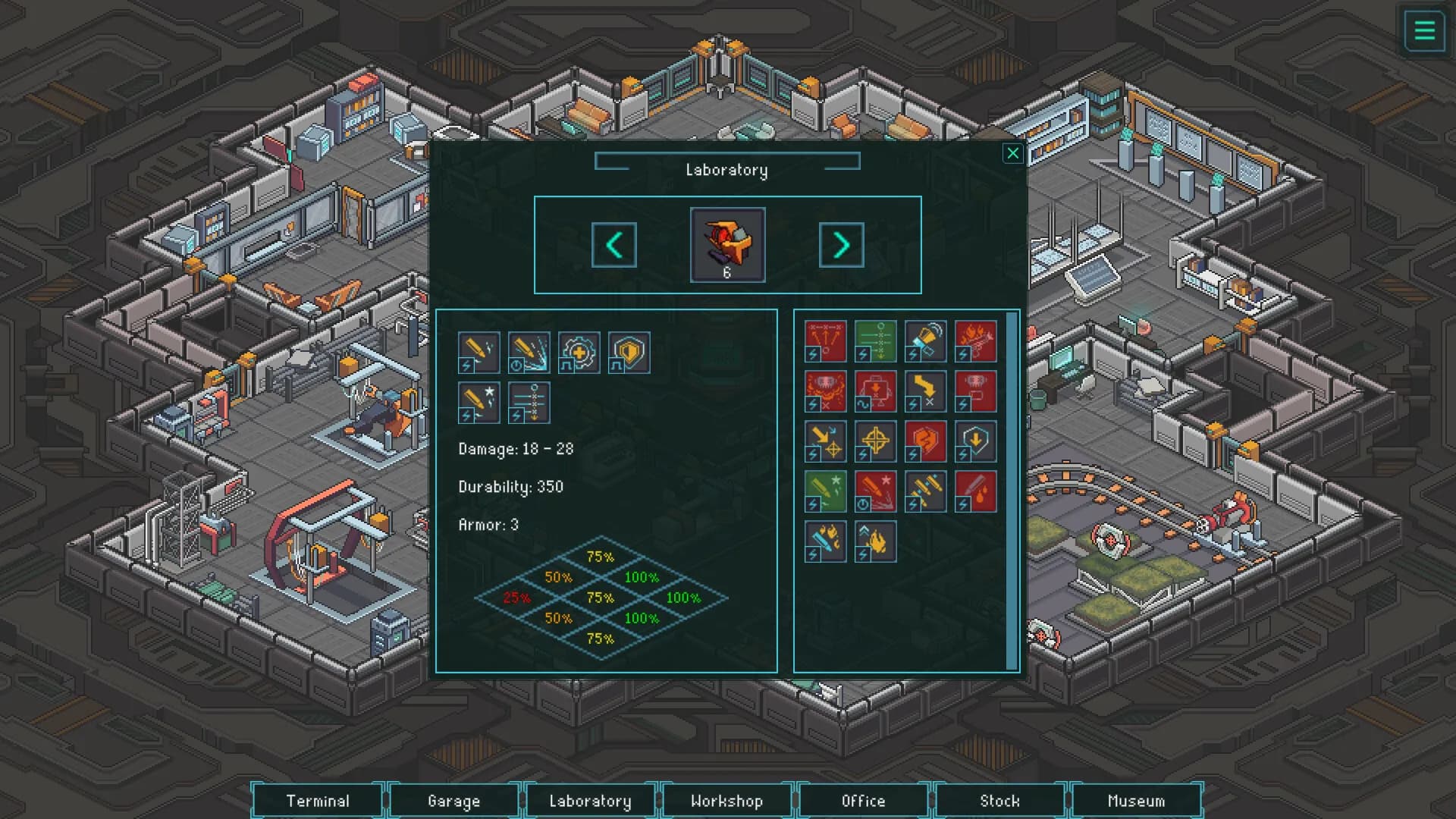Open the Terminal section
This screenshot has height=819, width=1456.
(x=318, y=800)
